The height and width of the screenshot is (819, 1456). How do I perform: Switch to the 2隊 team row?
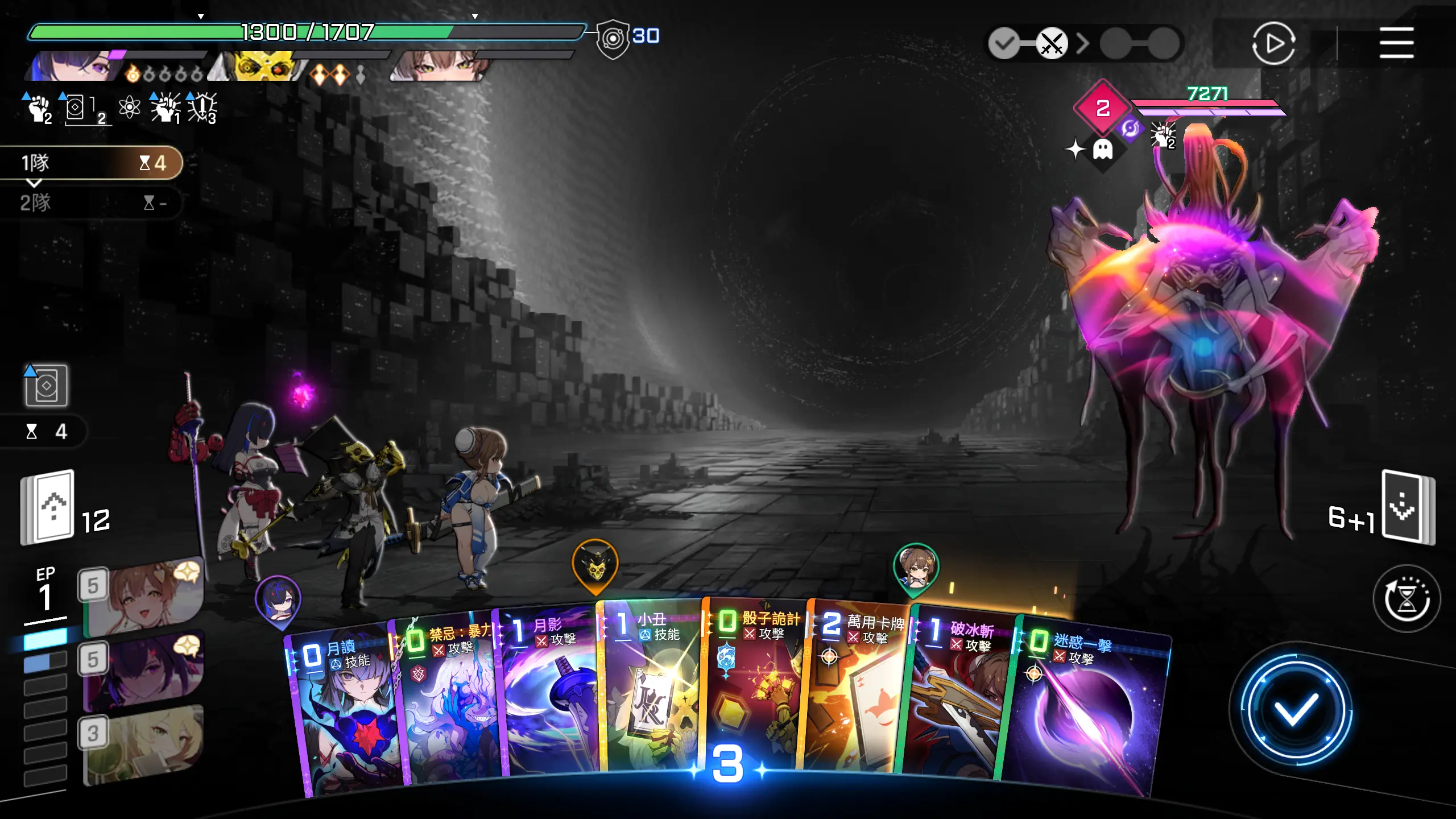[x=91, y=202]
